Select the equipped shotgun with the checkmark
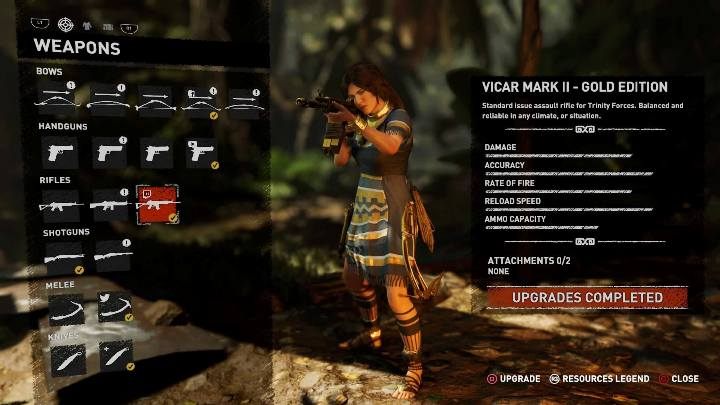The height and width of the screenshot is (405, 720). pyautogui.click(x=64, y=256)
